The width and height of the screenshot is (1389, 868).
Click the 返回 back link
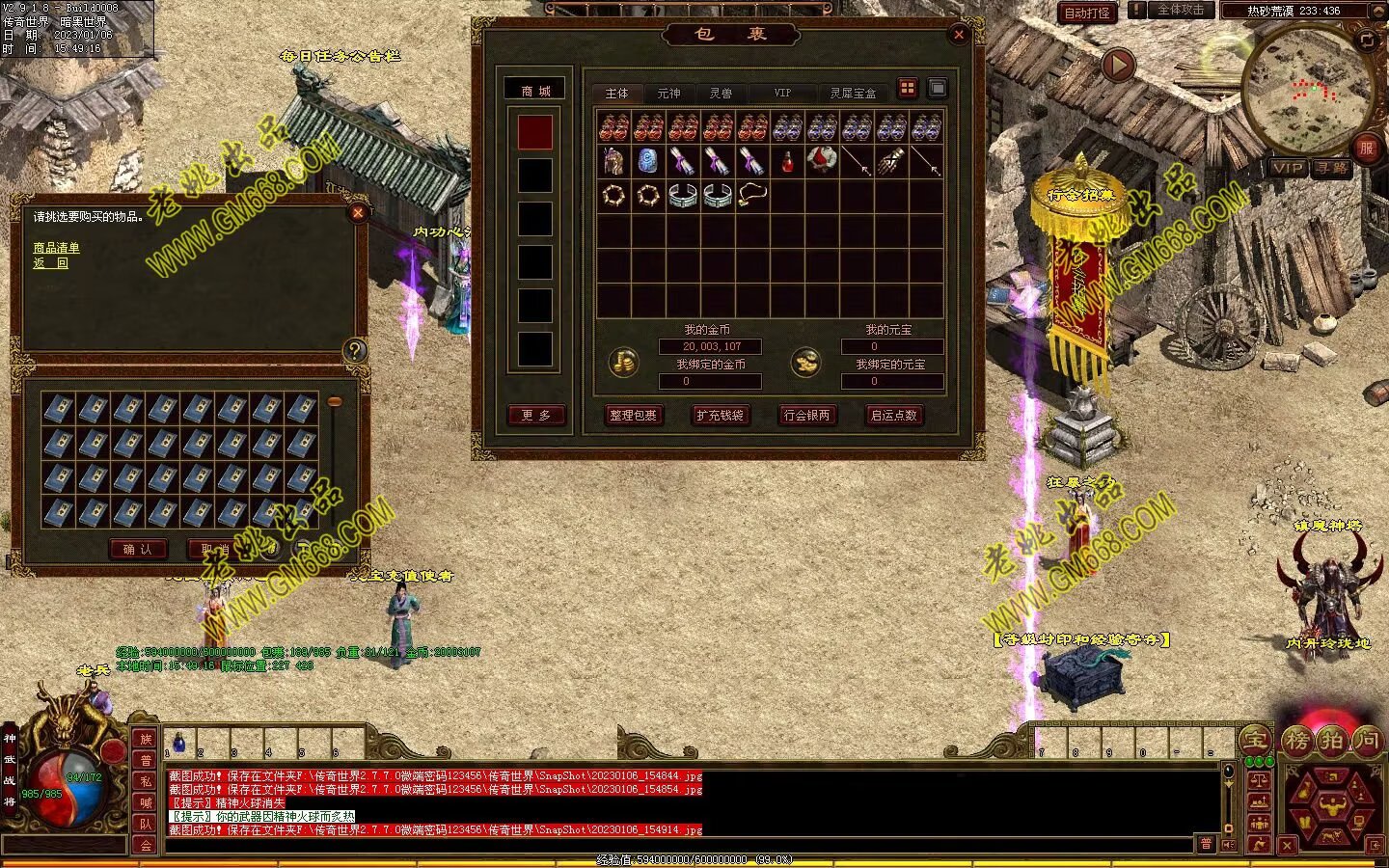(51, 262)
